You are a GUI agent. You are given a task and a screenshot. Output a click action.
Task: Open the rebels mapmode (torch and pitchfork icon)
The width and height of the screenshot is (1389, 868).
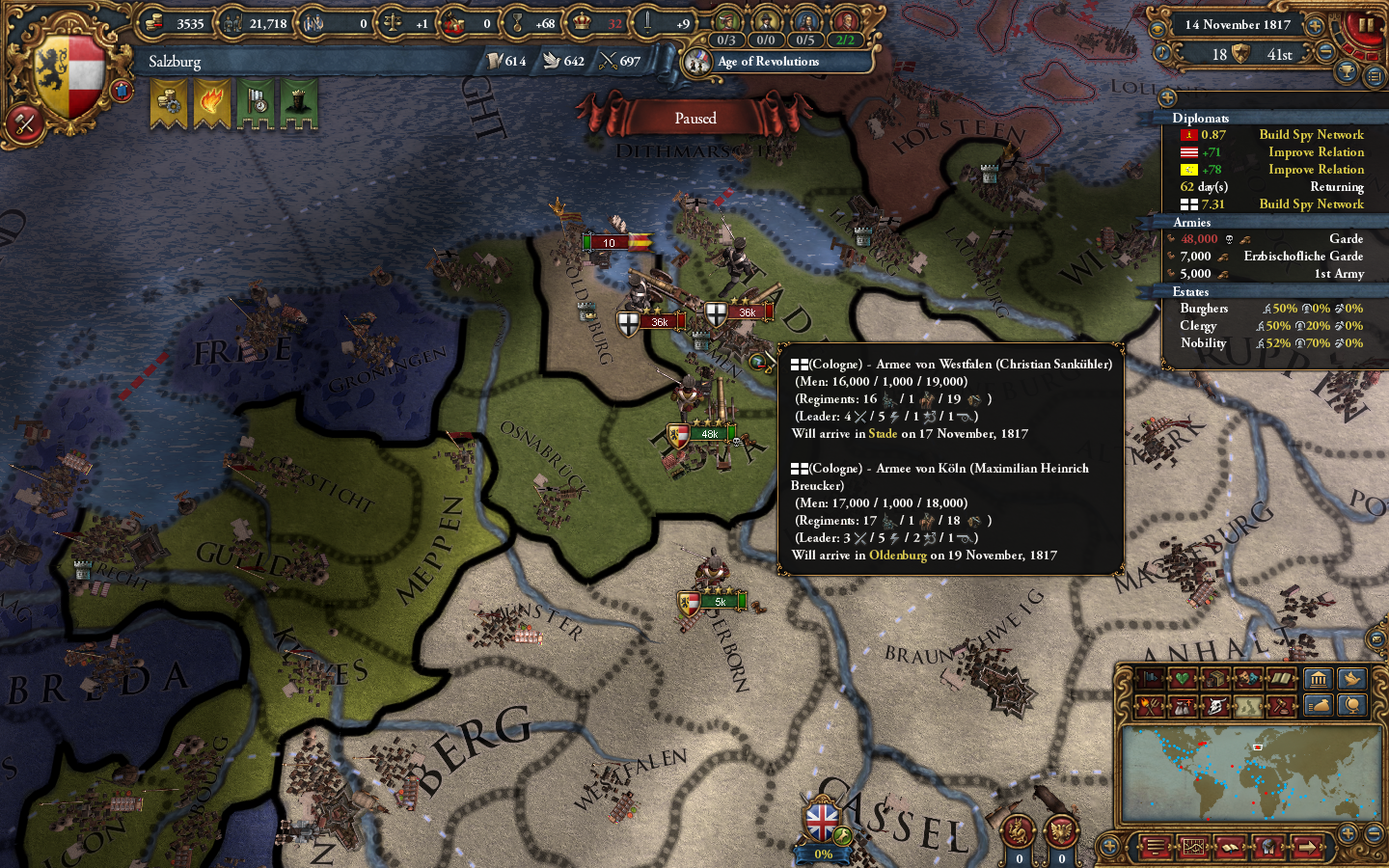[x=1150, y=705]
